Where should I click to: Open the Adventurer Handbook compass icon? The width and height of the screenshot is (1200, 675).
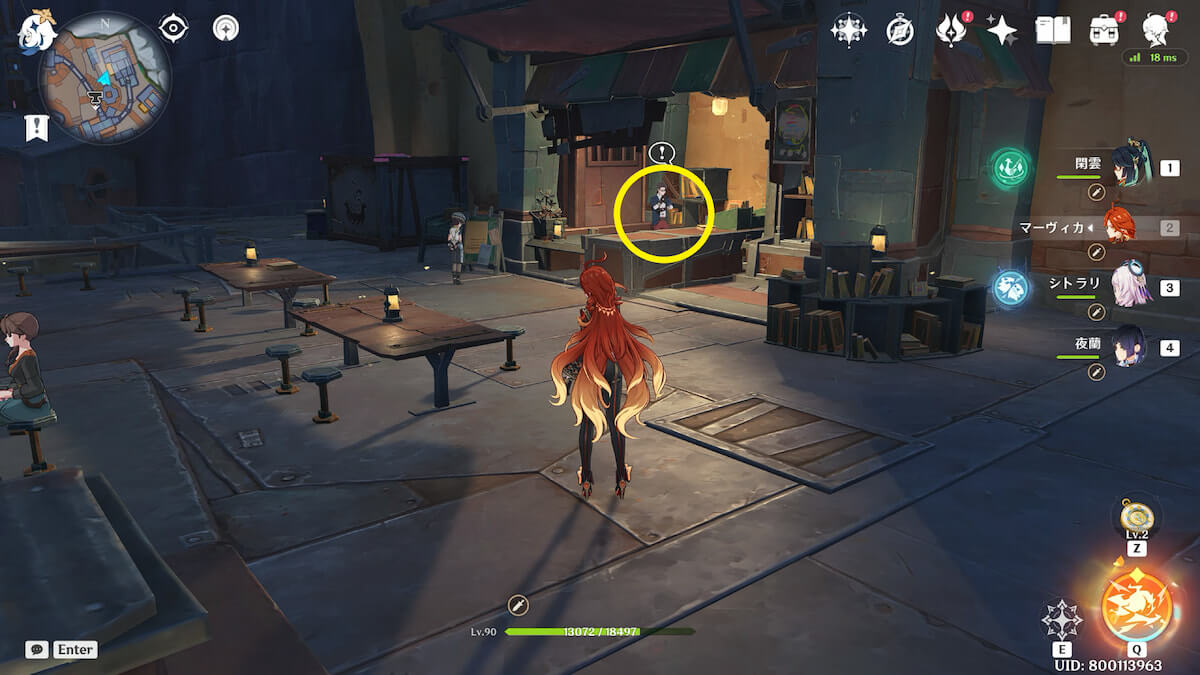[900, 31]
